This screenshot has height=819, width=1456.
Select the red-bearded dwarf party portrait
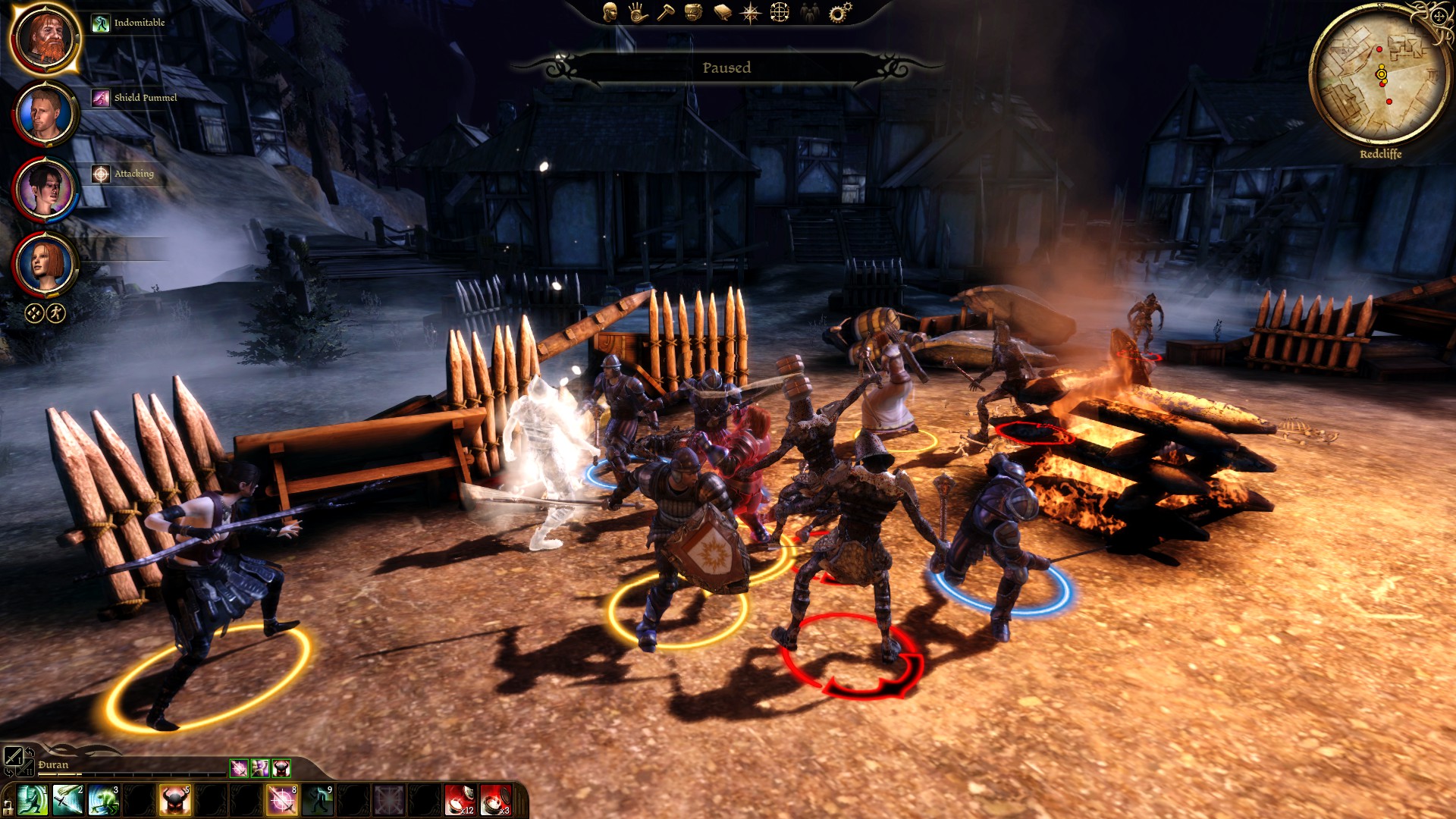(x=45, y=39)
